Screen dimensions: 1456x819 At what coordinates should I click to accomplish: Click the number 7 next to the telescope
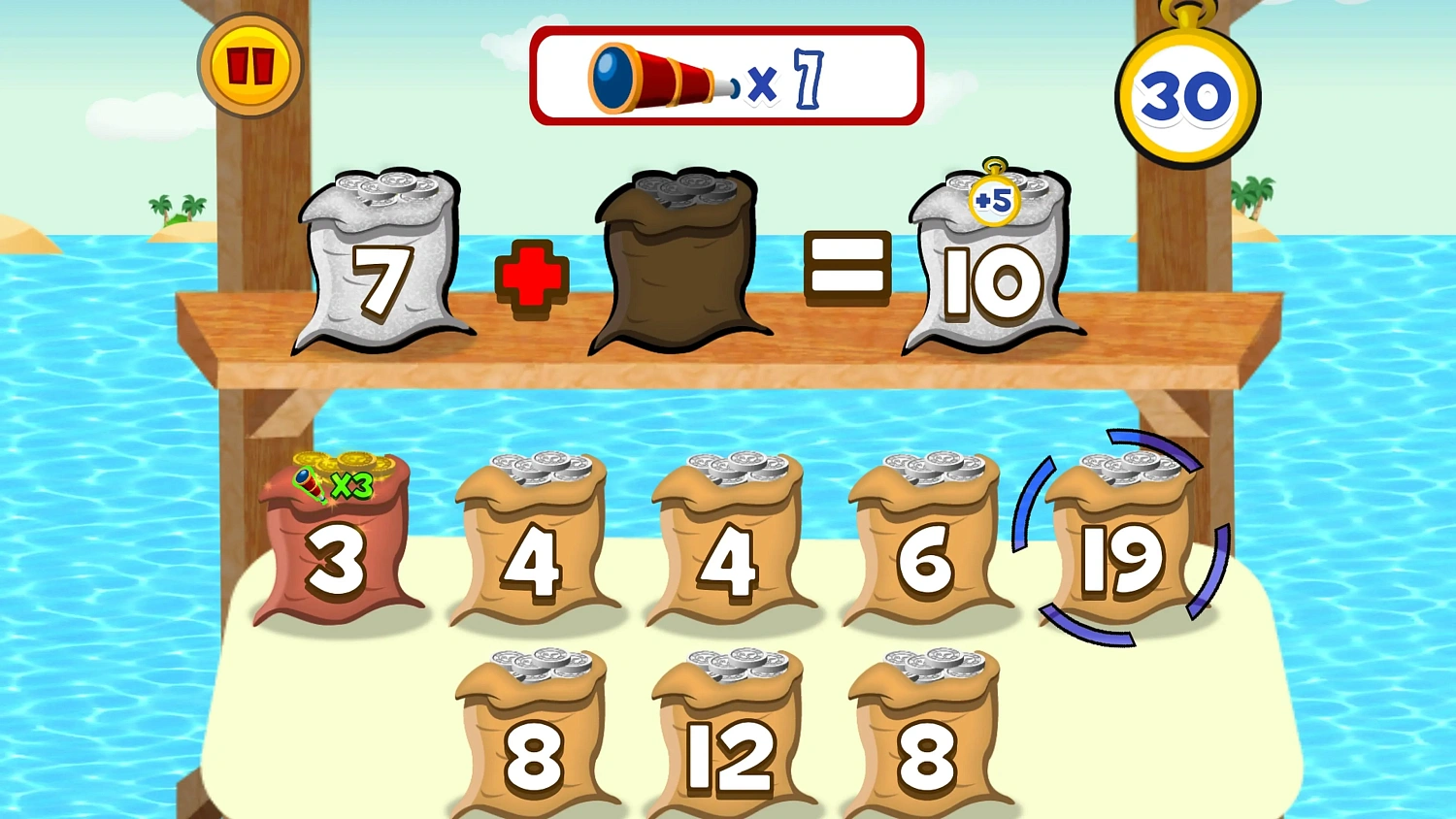(x=809, y=78)
